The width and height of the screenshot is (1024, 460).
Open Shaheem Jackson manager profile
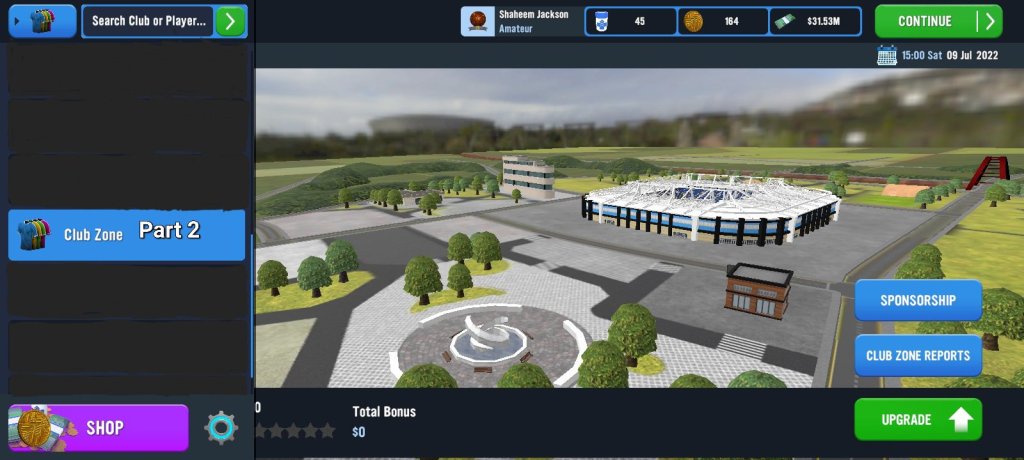click(521, 21)
